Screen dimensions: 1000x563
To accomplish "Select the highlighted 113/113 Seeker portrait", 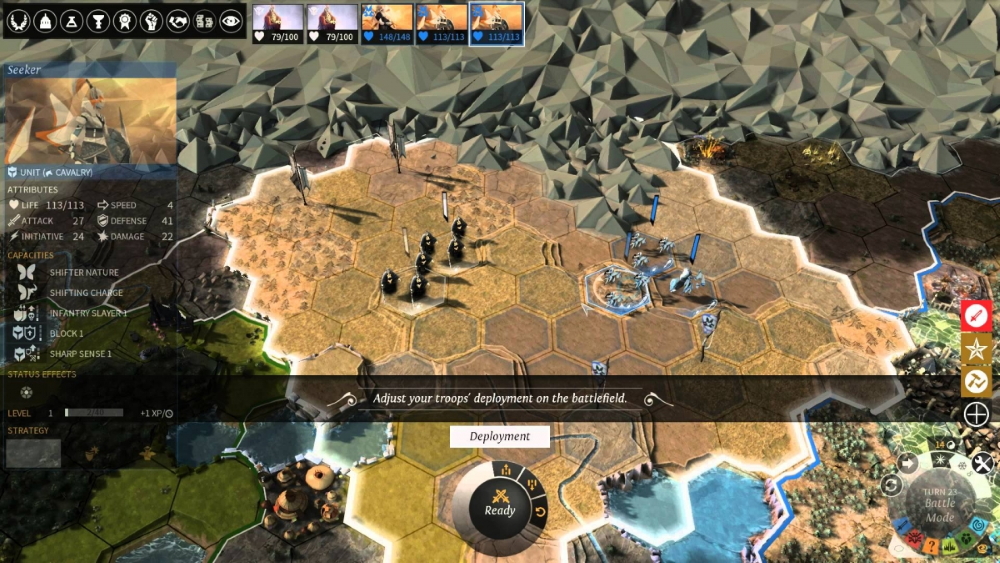I will (x=497, y=24).
